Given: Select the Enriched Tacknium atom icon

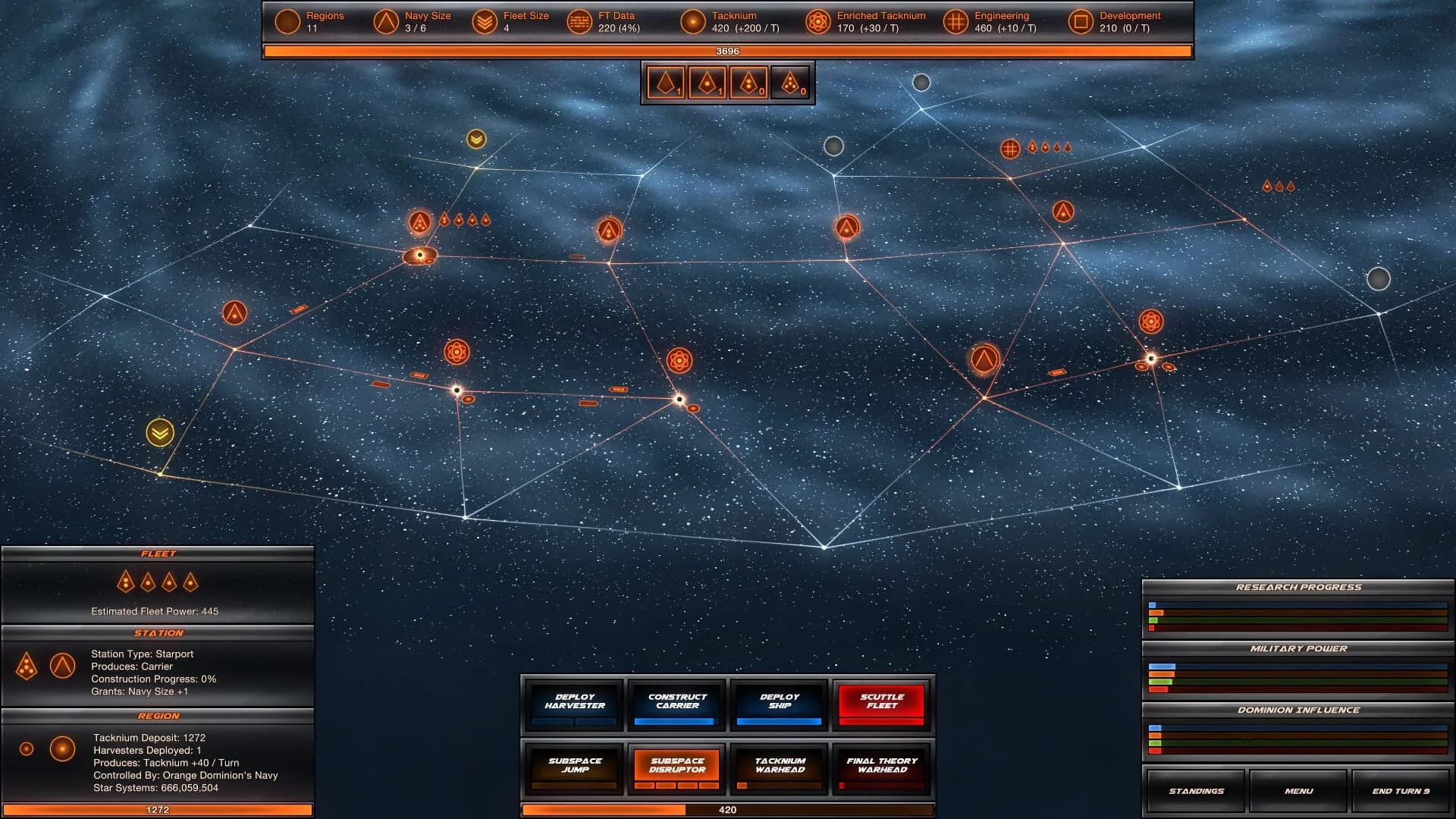Looking at the screenshot, I should (817, 21).
